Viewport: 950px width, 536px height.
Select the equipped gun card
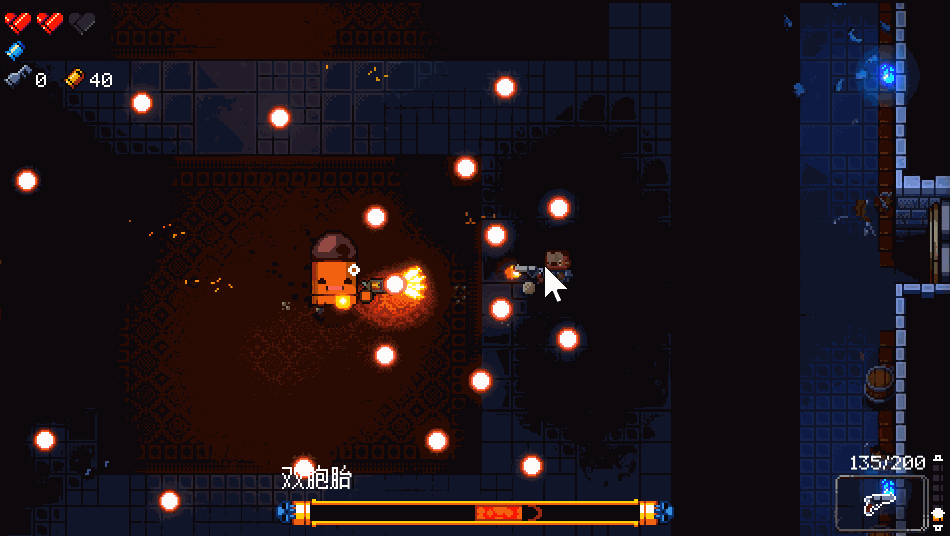coord(881,501)
